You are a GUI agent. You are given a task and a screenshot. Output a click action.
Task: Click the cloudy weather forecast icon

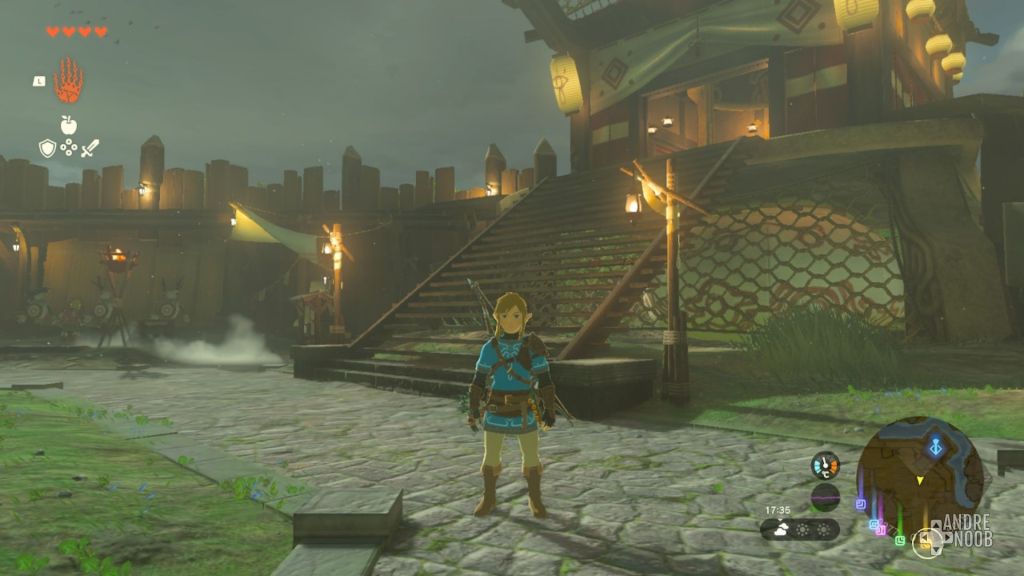(780, 529)
